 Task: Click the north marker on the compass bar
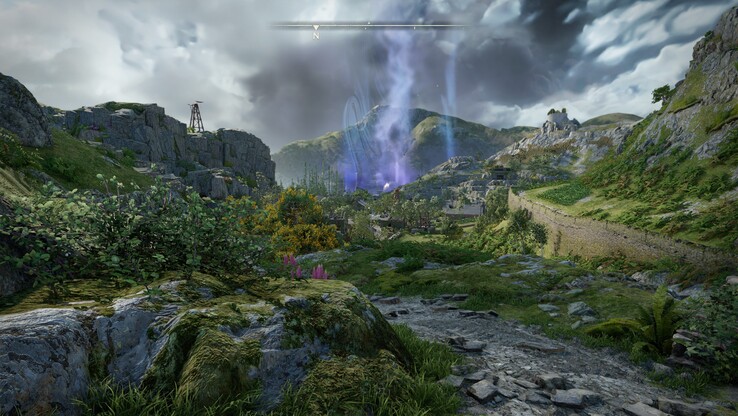[316, 31]
